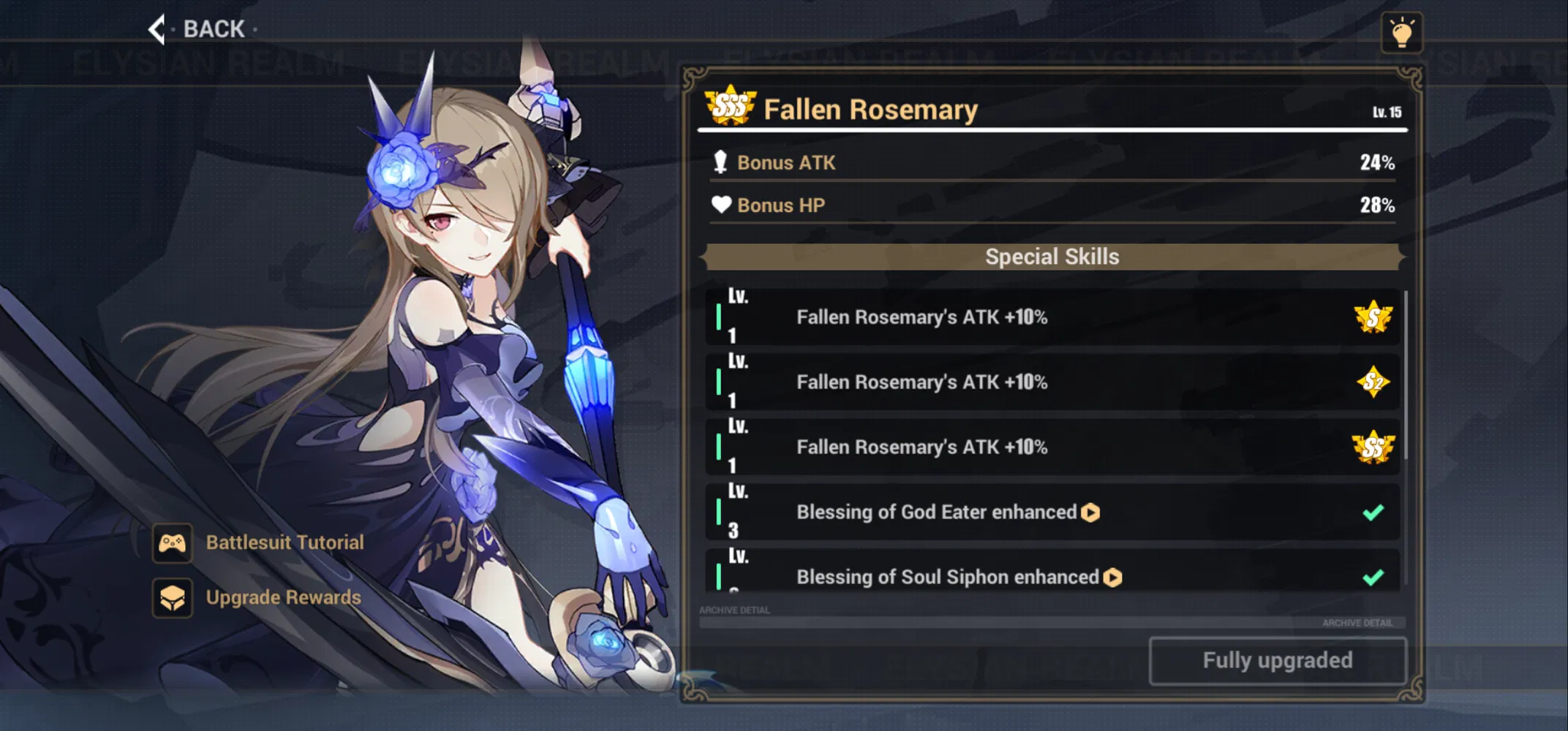
Task: Show Blessing of Soul Siphon enhancement details
Action: (x=1112, y=577)
